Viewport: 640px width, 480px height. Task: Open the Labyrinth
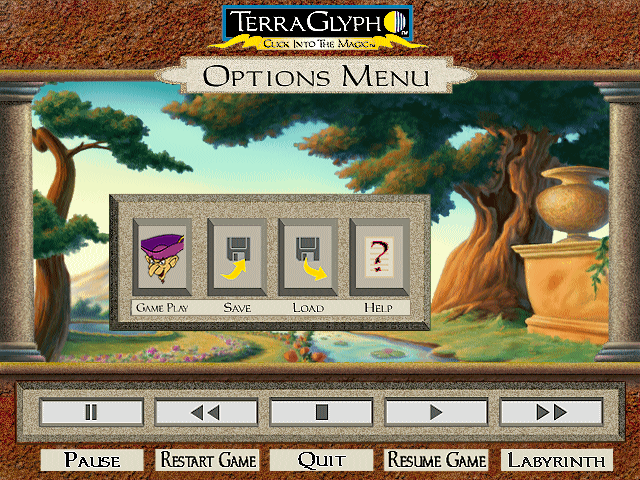pos(556,460)
